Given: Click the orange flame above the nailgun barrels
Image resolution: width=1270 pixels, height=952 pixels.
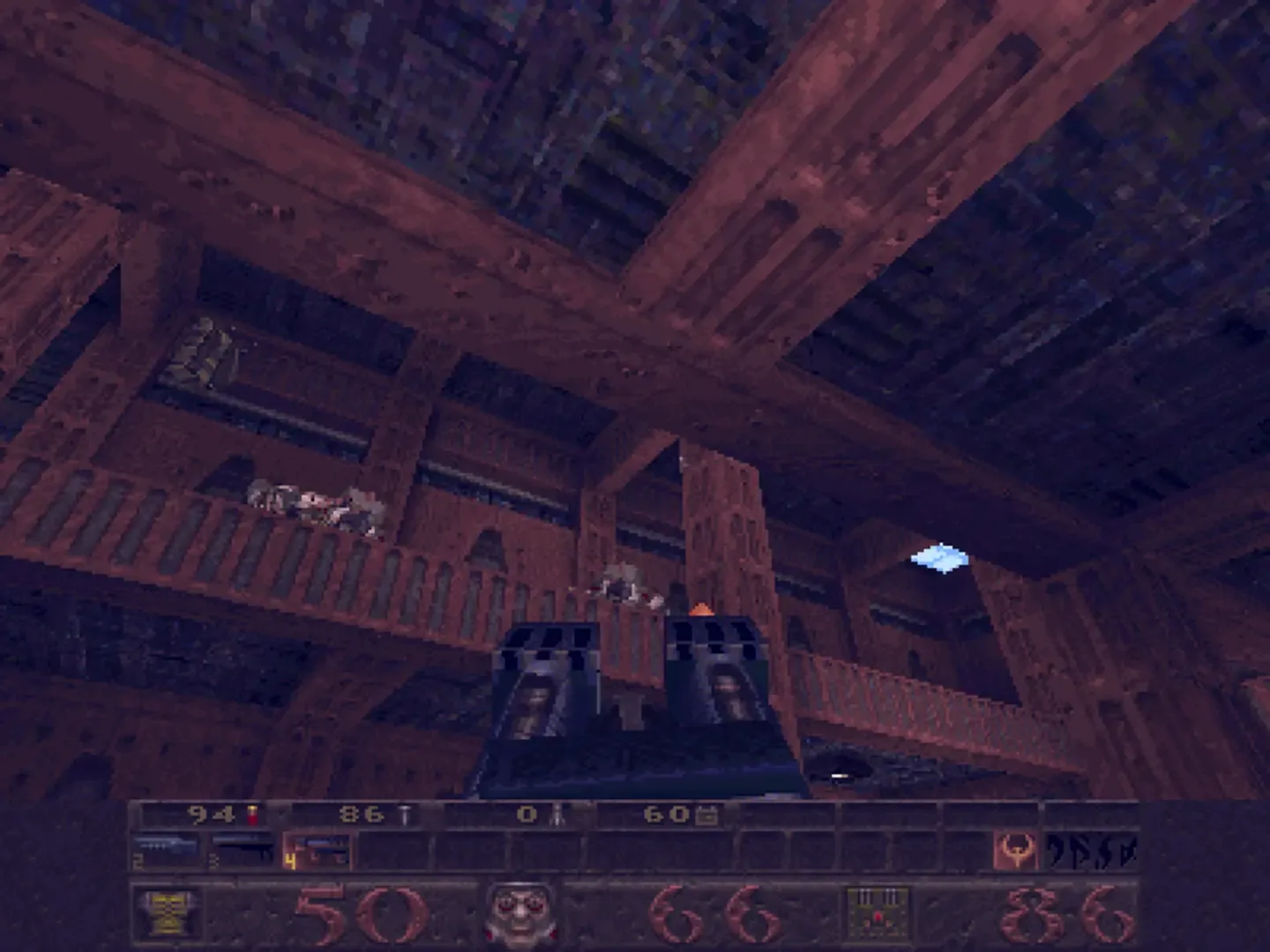Looking at the screenshot, I should [x=701, y=608].
